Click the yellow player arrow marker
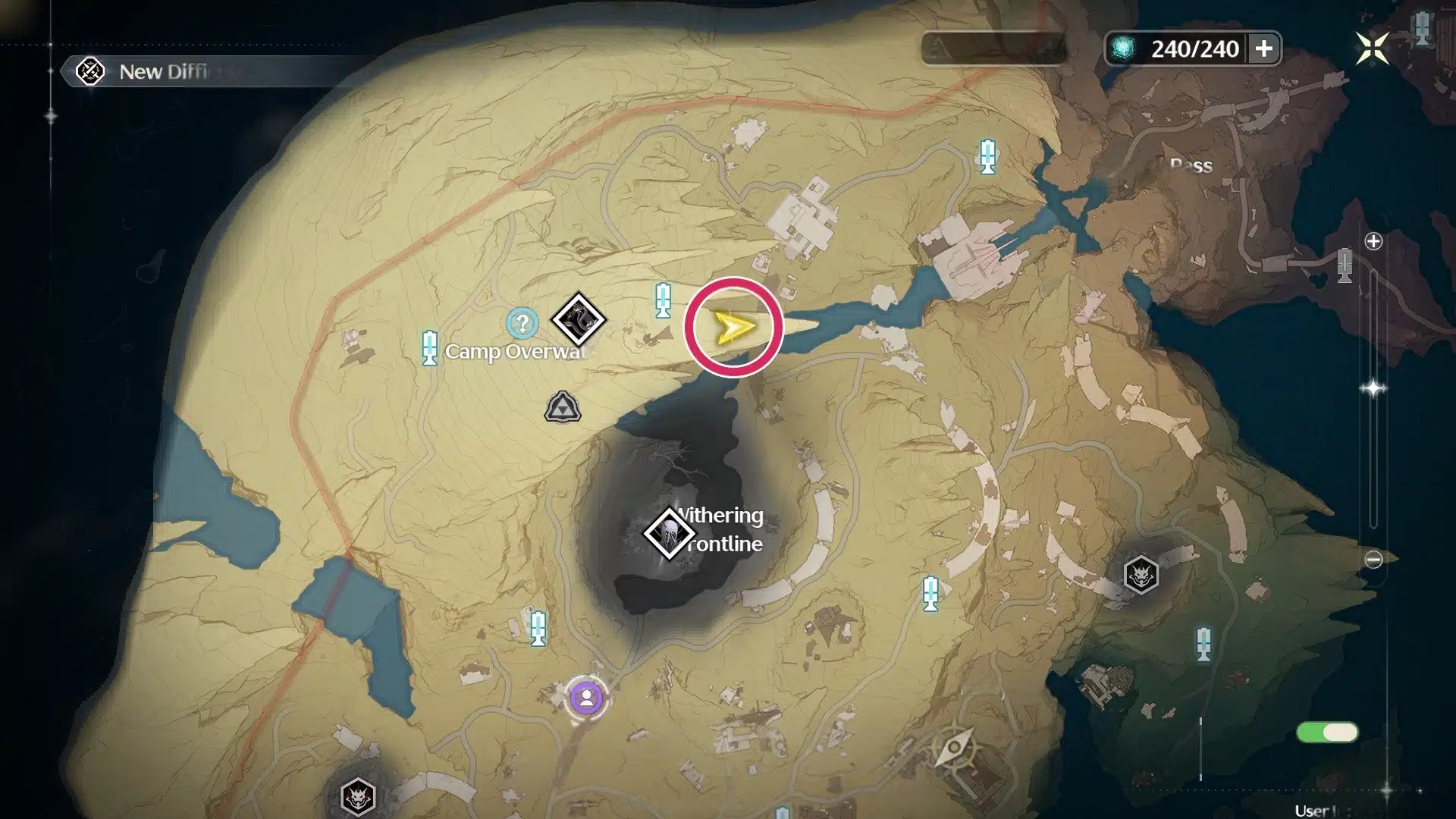The image size is (1456, 819). [x=733, y=328]
